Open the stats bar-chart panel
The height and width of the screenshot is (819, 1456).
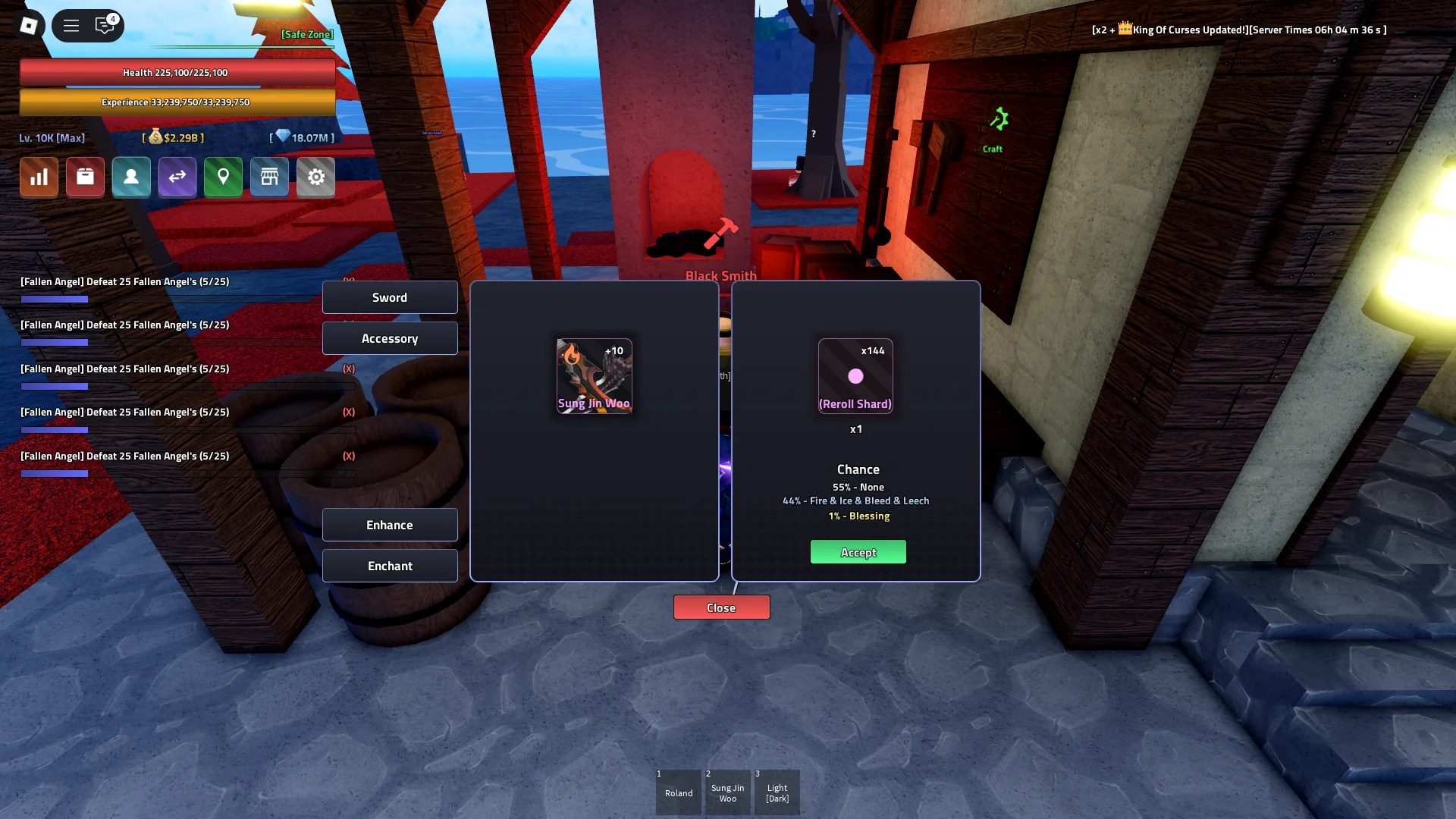click(38, 177)
